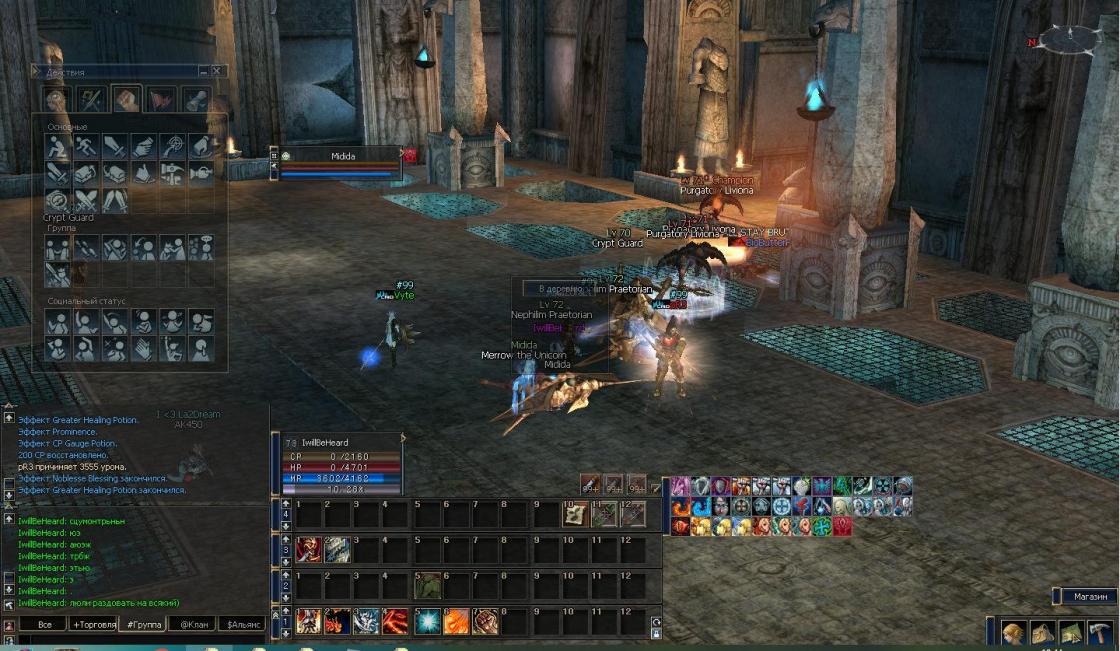This screenshot has width=1120, height=651.
Task: Click the sit/stand action icon
Action: (x=57, y=146)
